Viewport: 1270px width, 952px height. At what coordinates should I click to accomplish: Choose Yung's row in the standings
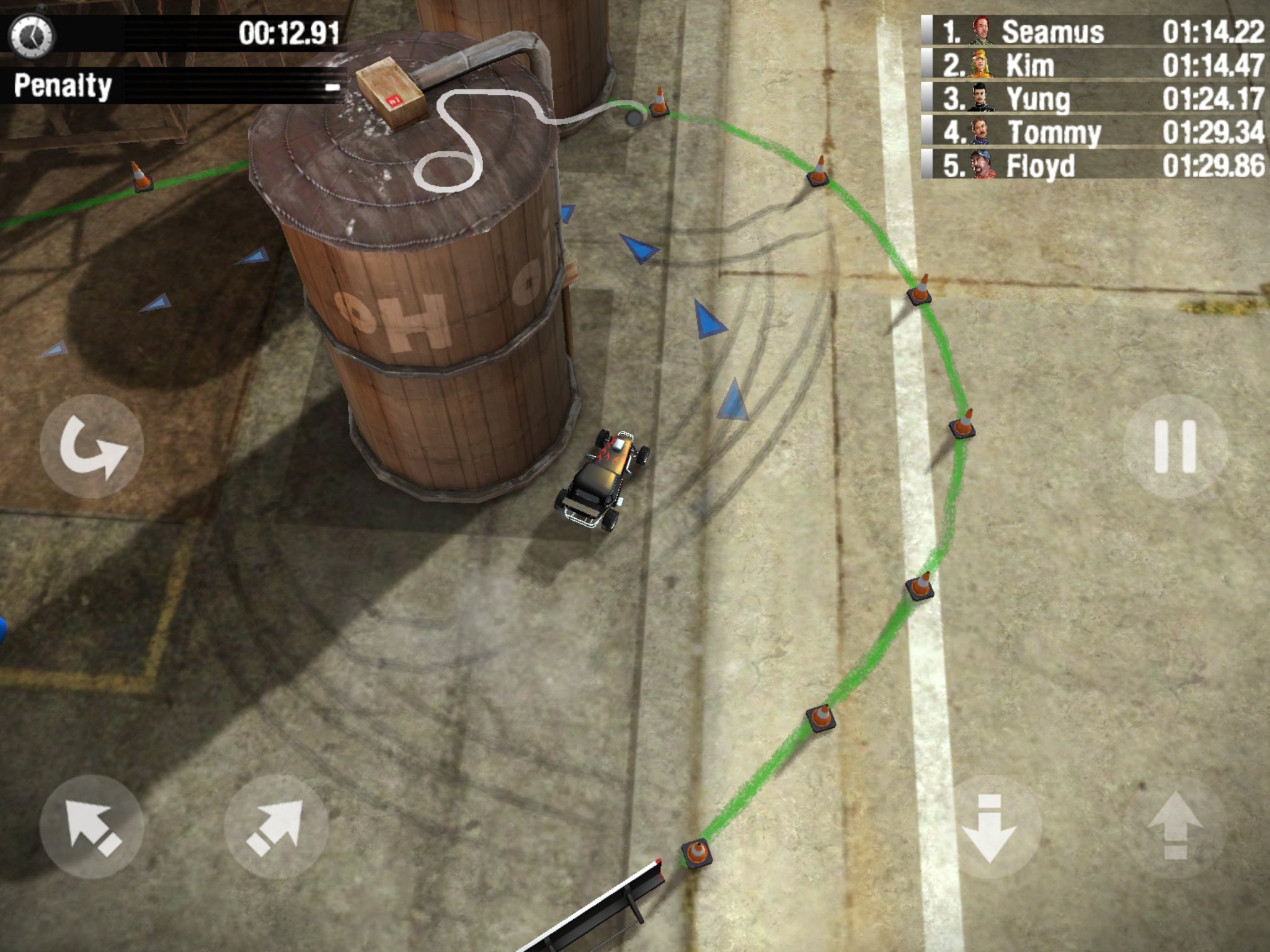[x=1094, y=99]
